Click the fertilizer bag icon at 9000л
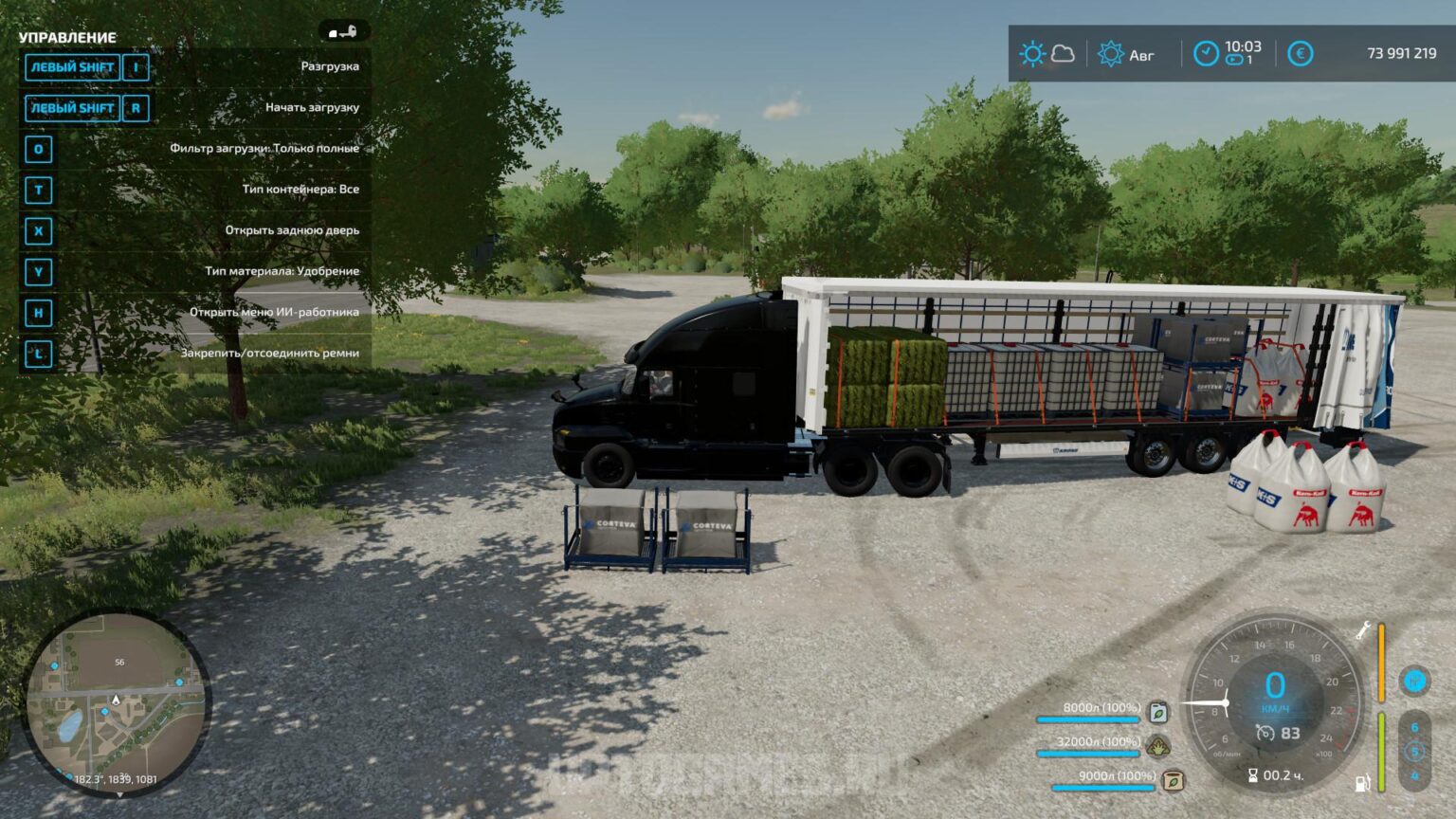Image resolution: width=1456 pixels, height=819 pixels. click(x=1174, y=781)
